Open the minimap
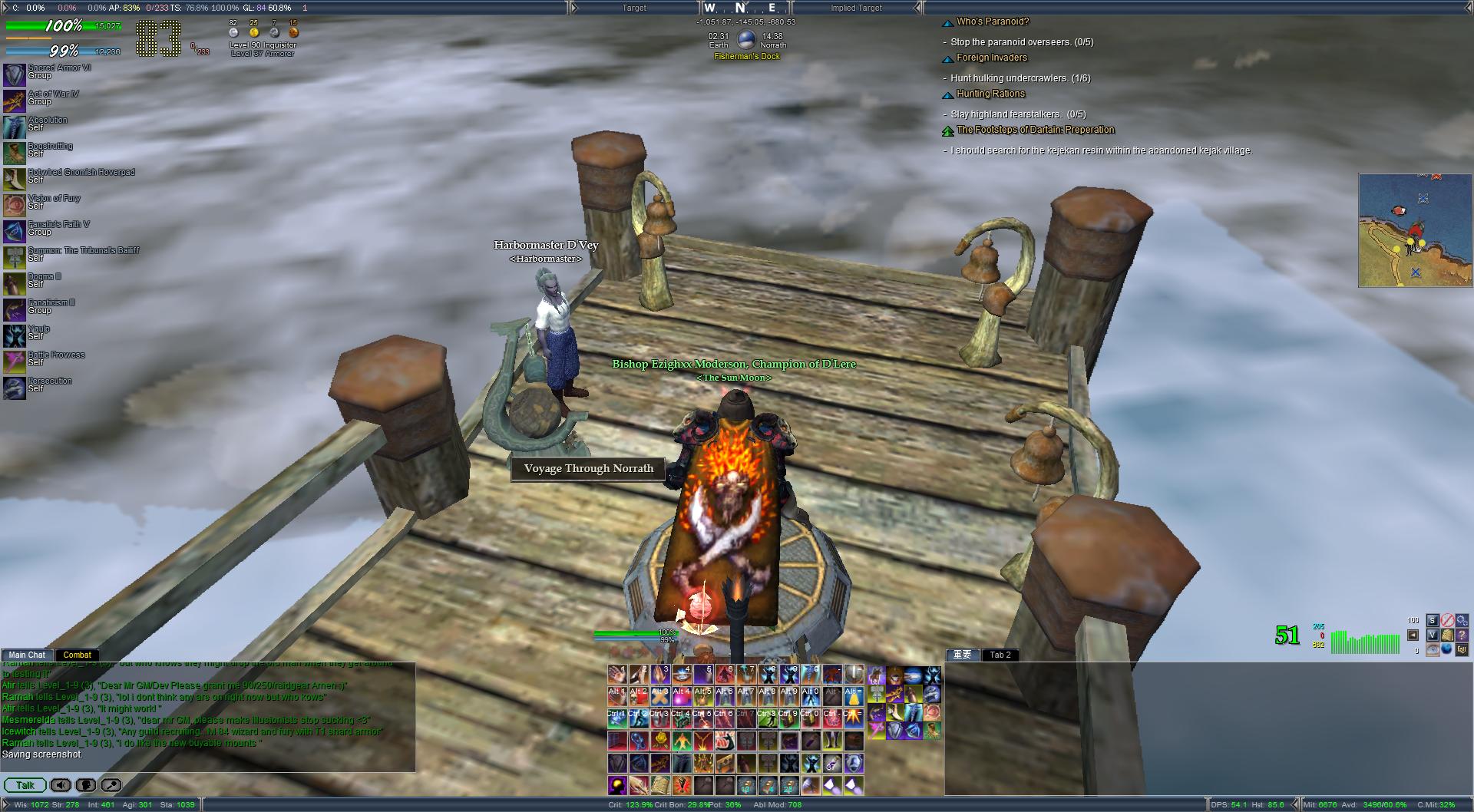This screenshot has width=1474, height=812. click(x=1414, y=230)
